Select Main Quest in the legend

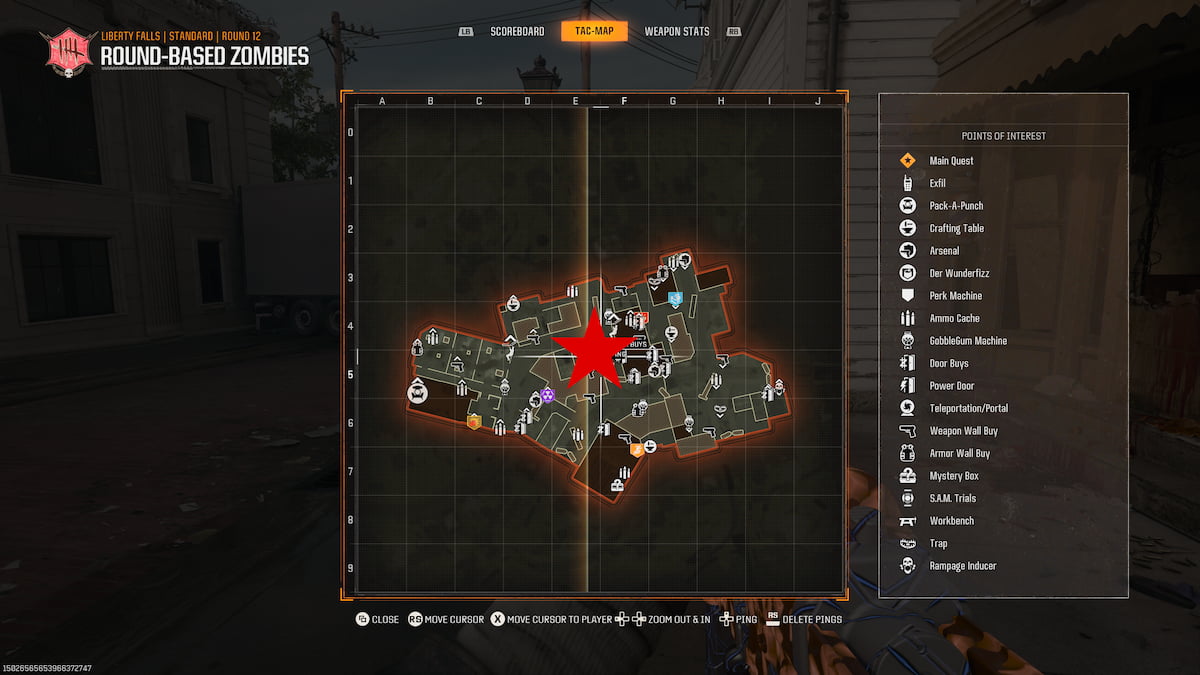click(x=951, y=161)
